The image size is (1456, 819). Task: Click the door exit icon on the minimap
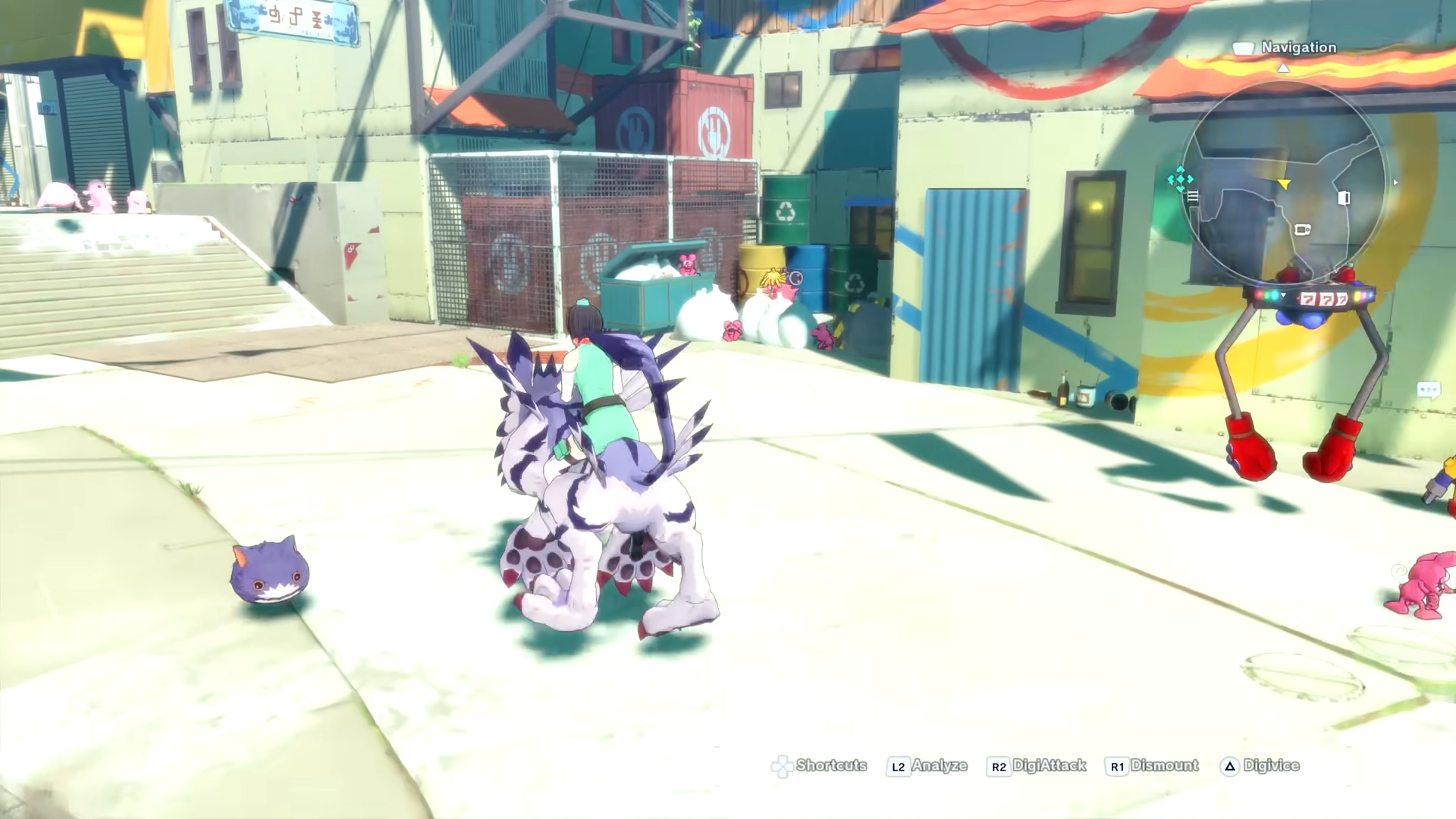coord(1344,199)
